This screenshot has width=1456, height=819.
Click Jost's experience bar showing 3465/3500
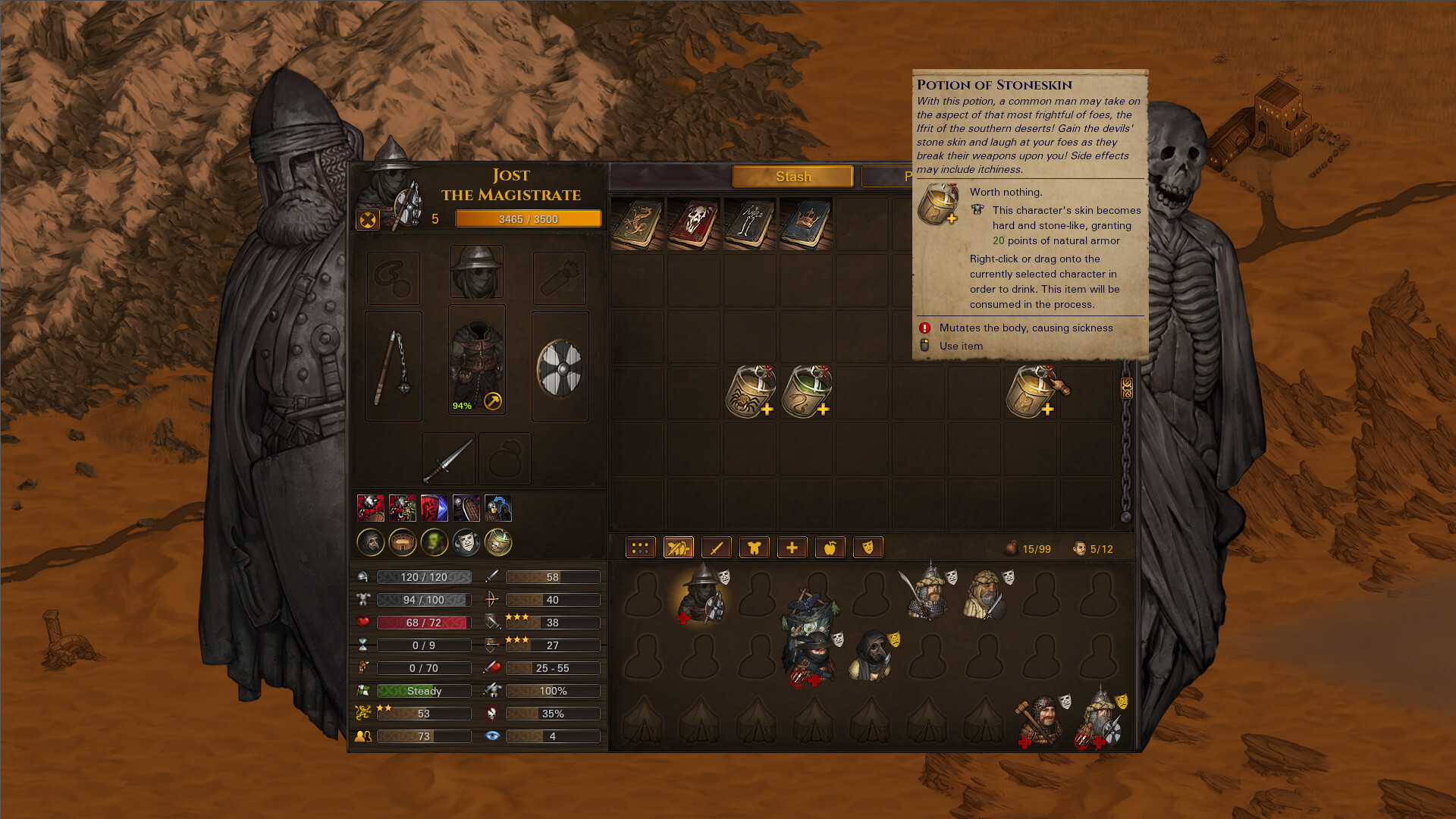pyautogui.click(x=529, y=218)
